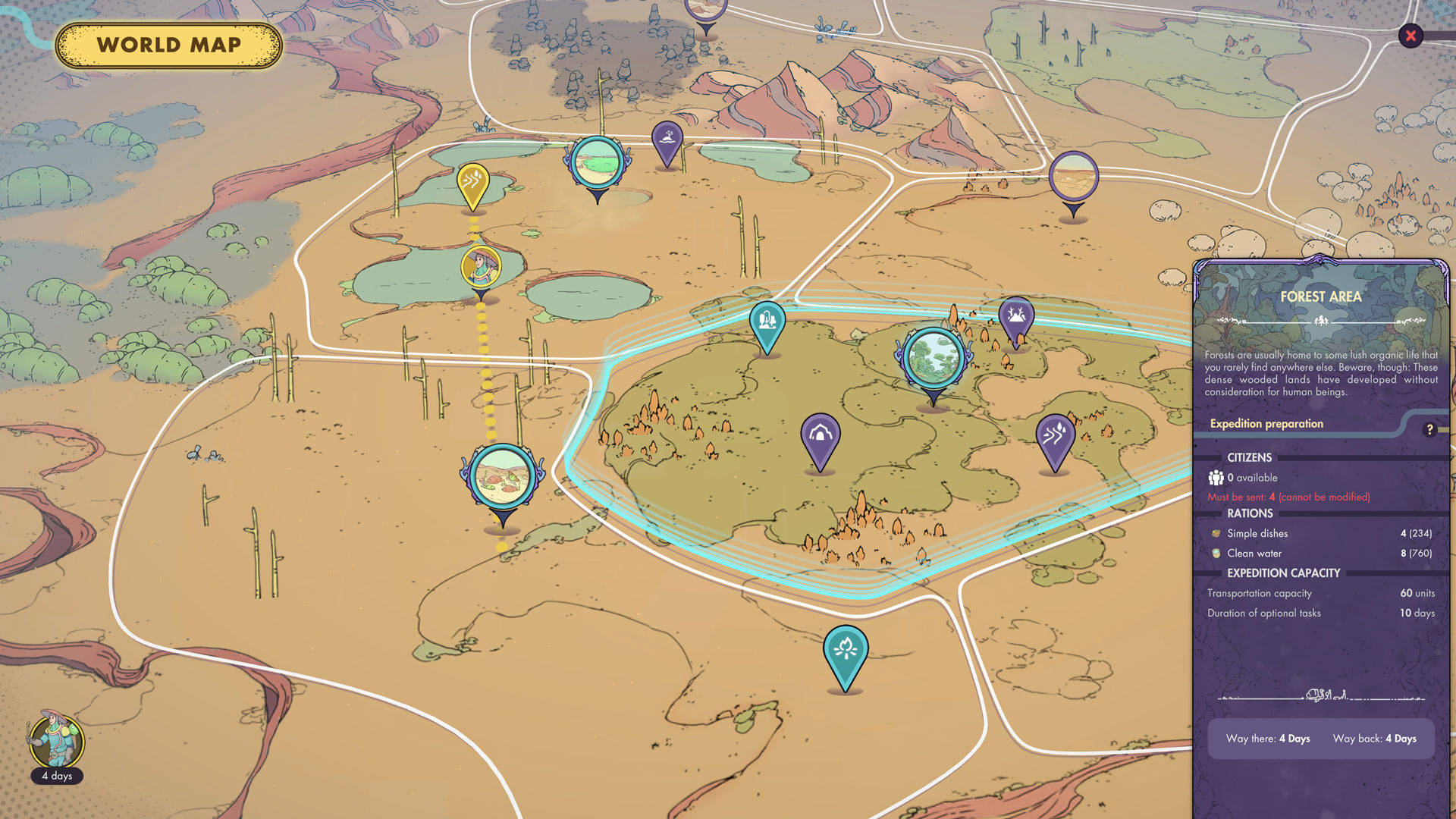This screenshot has height=819, width=1456.
Task: Select the purple cave marker pin
Action: [x=821, y=435]
